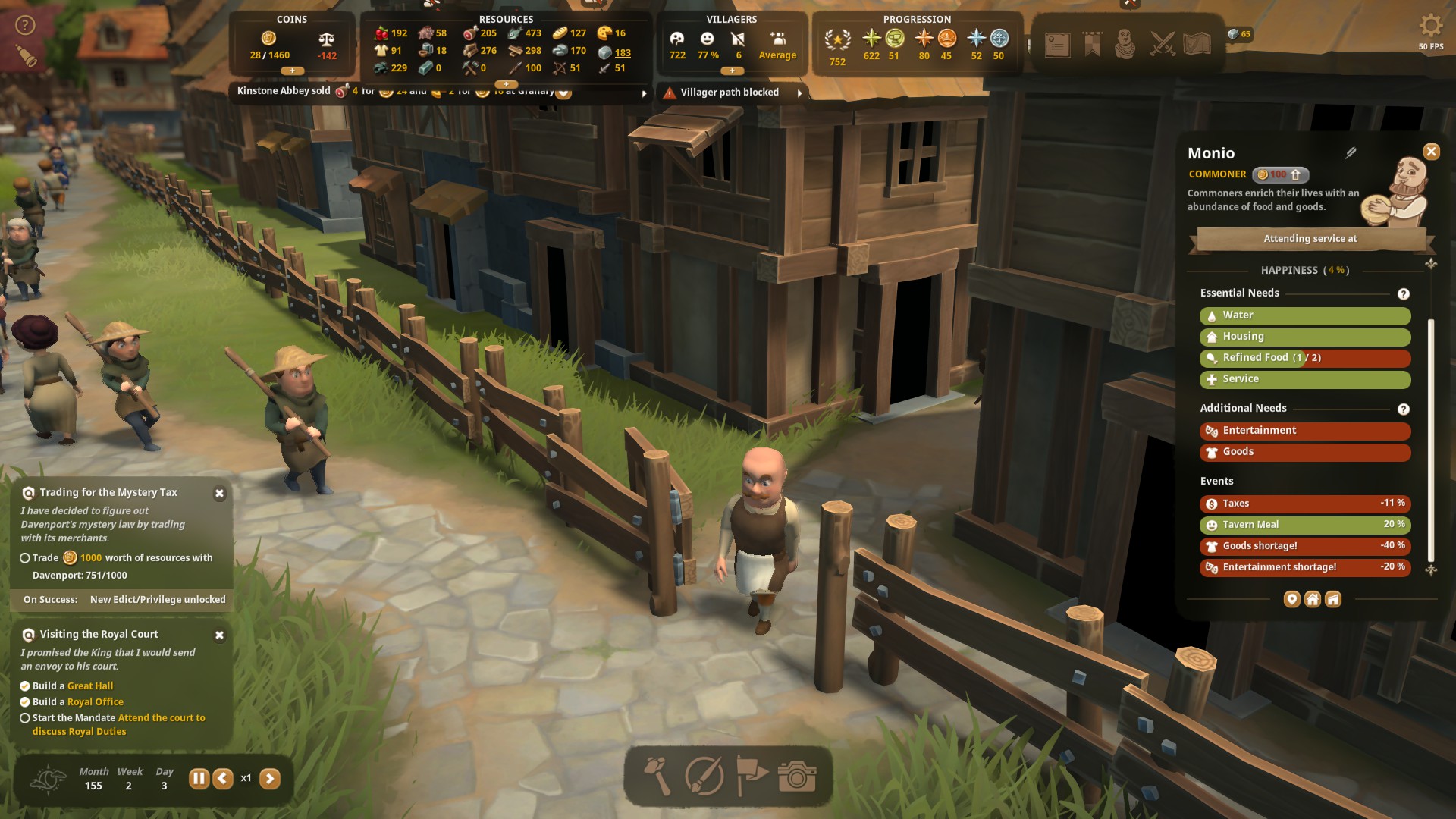Open the world map icon

[1197, 45]
